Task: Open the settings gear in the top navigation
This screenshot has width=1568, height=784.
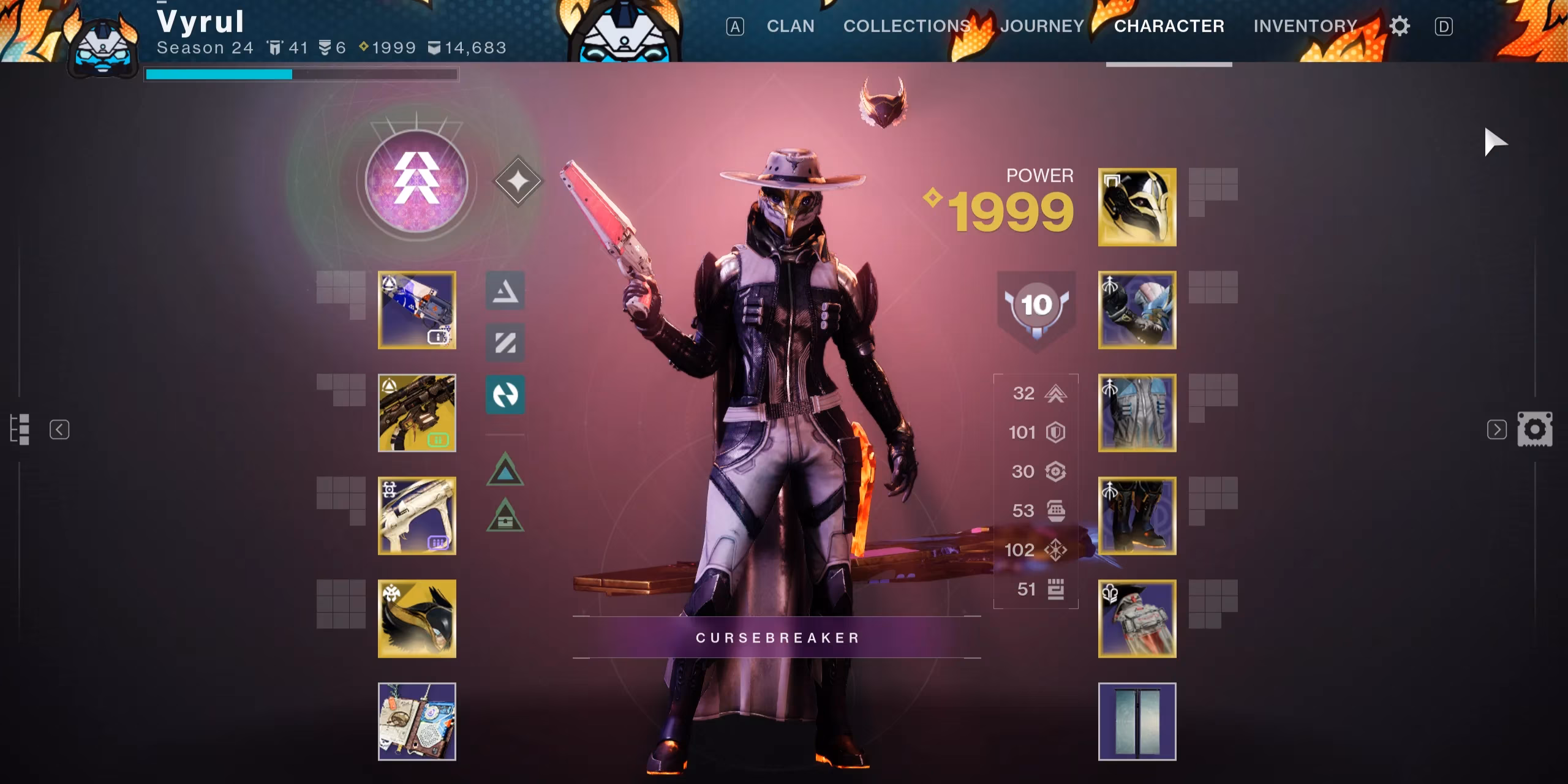Action: [1400, 26]
